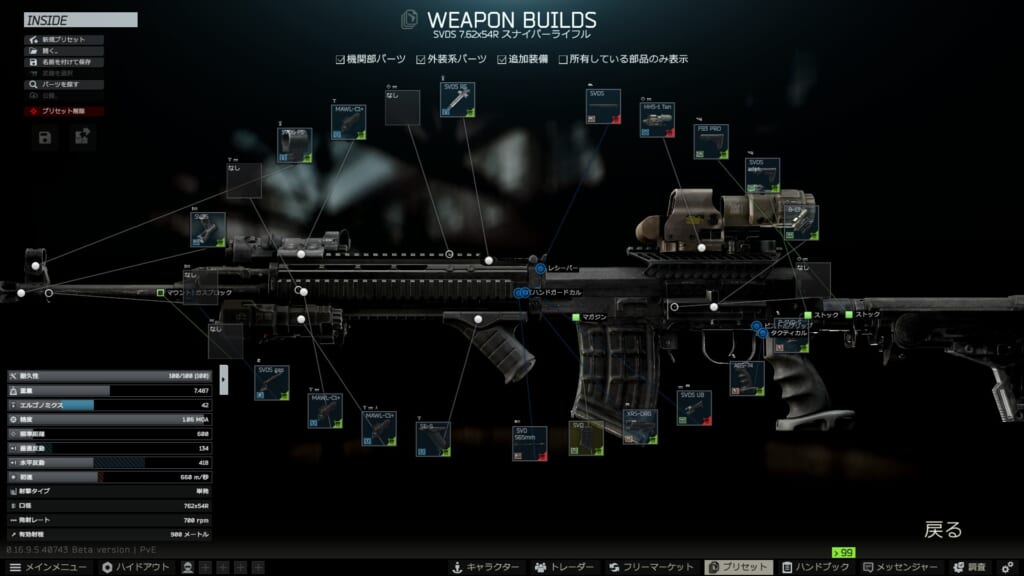Select the SVD 565mm barrel slot
This screenshot has width=1024, height=576.
(x=529, y=443)
